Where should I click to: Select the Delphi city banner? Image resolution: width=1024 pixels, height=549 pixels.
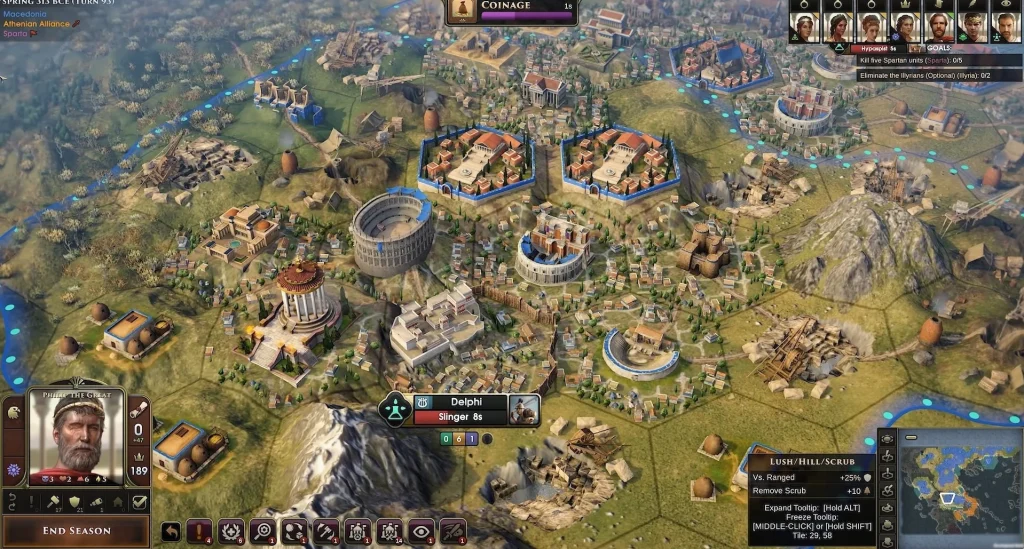459,402
